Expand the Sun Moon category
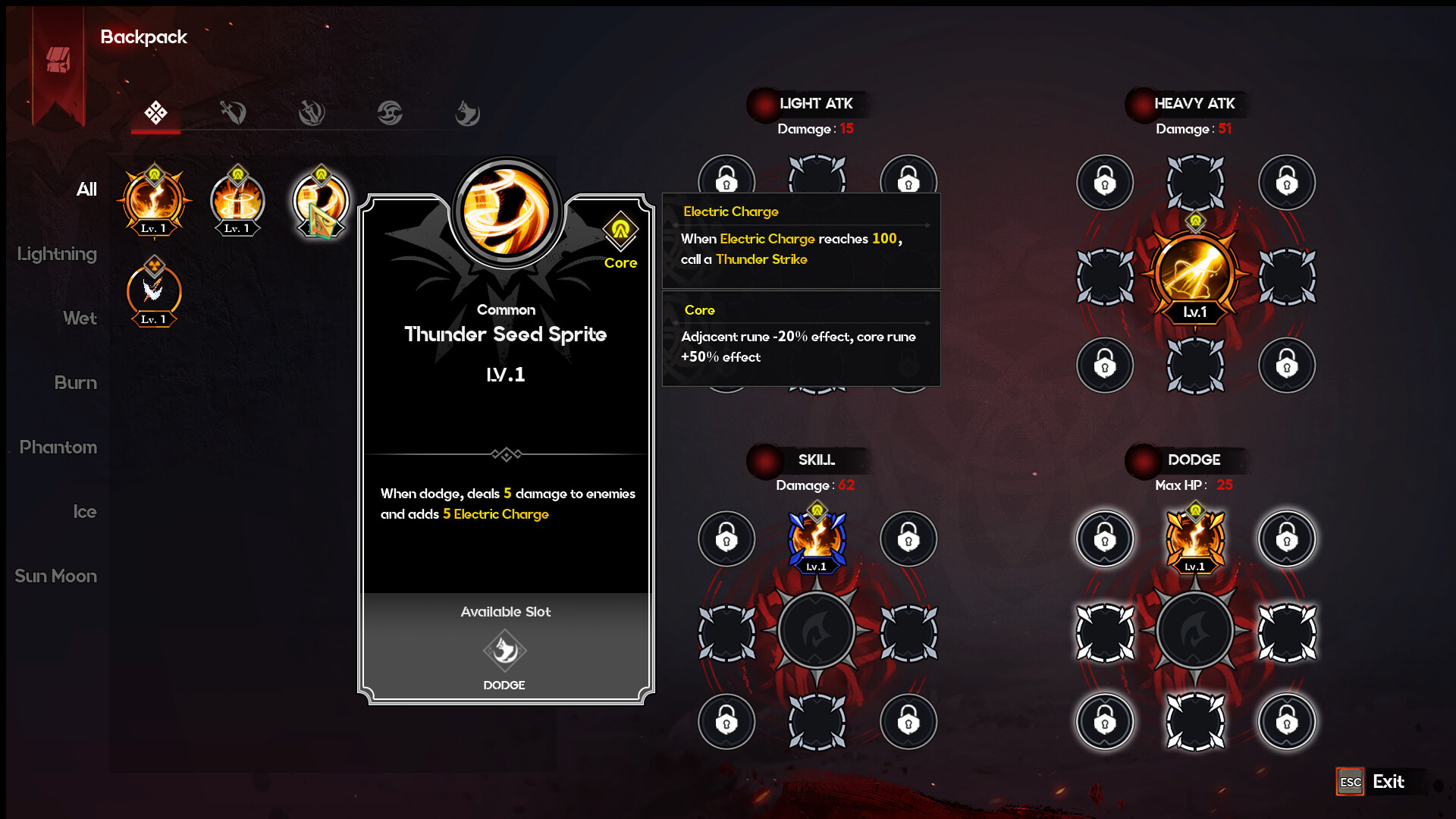Image resolution: width=1456 pixels, height=819 pixels. click(55, 576)
